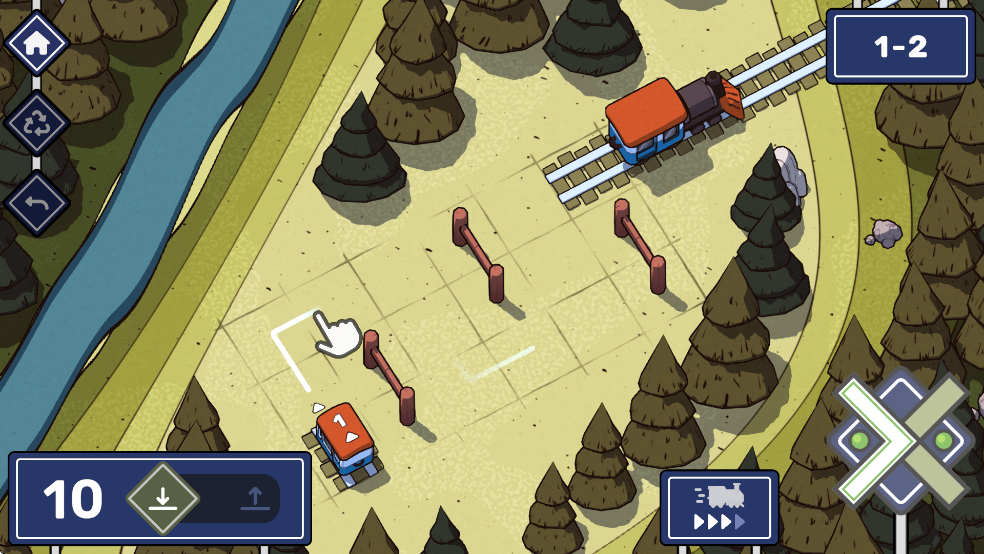Screen dimensions: 984x554
Task: Toggle the track place/remove mode switch
Action: coord(208,498)
